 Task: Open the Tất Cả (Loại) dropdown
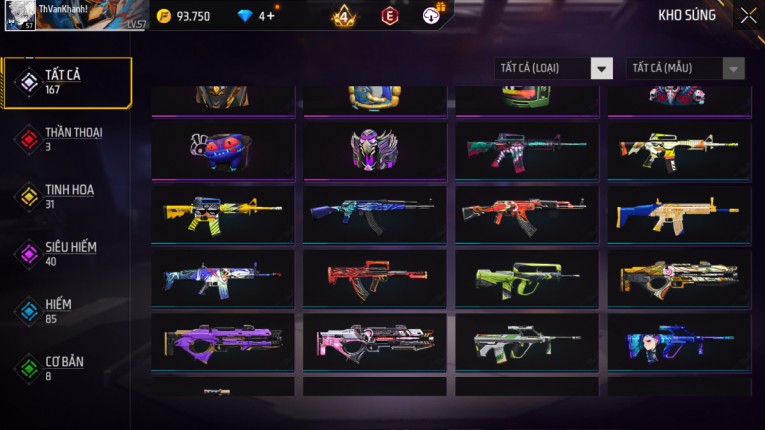[x=553, y=68]
